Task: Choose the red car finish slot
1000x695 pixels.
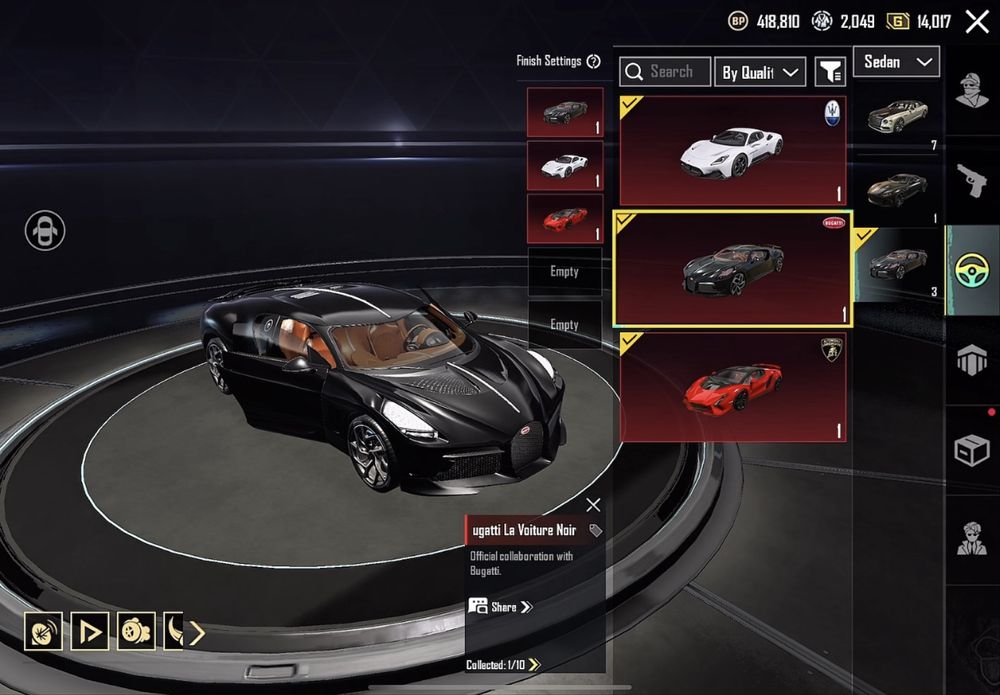Action: point(565,219)
